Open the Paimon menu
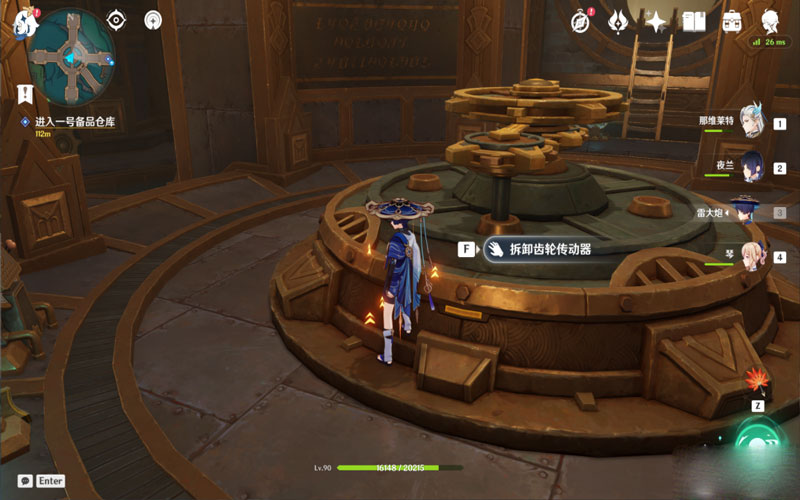Viewport: 800px width, 500px height. point(24,22)
